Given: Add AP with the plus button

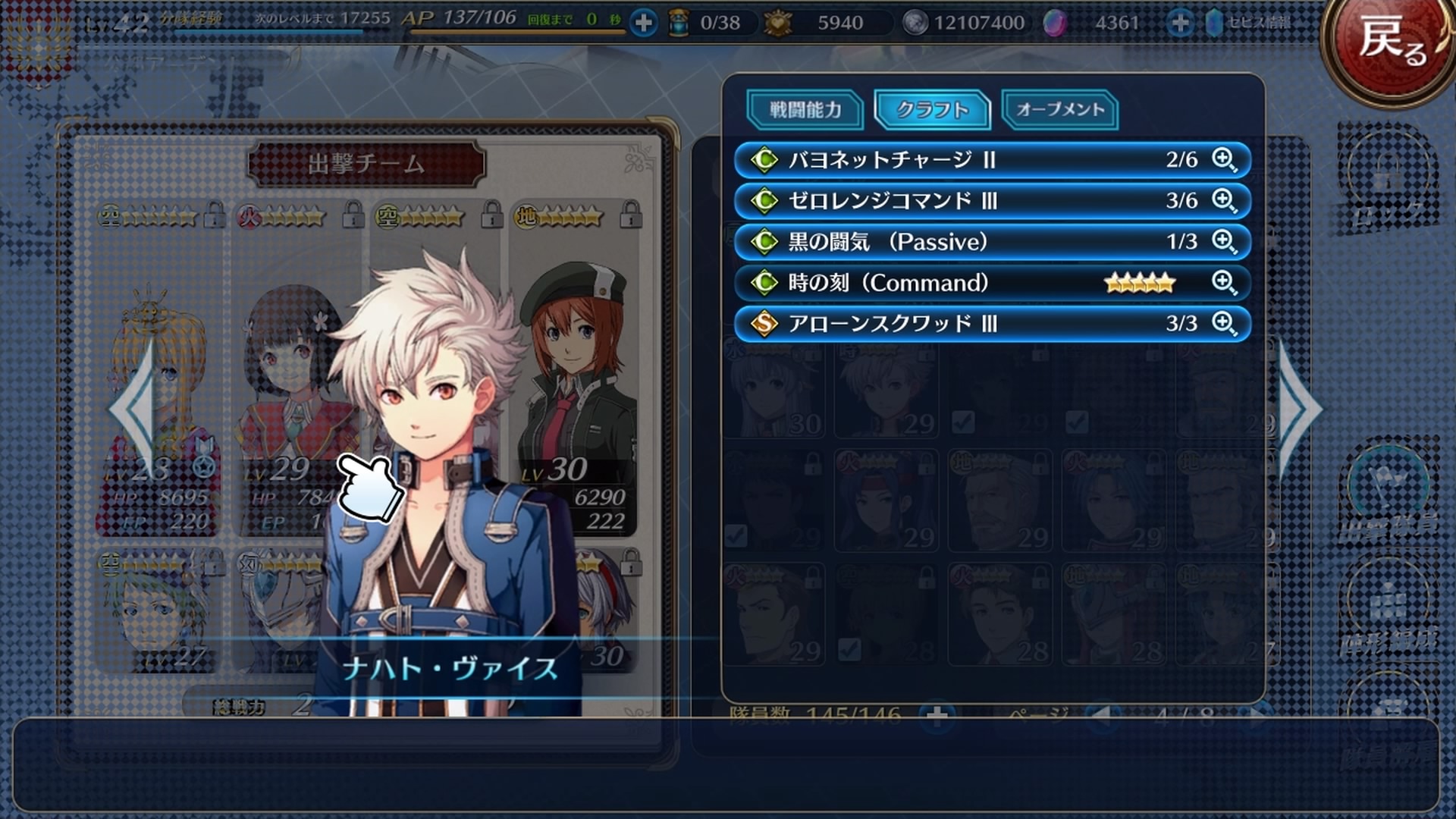Looking at the screenshot, I should 643,23.
